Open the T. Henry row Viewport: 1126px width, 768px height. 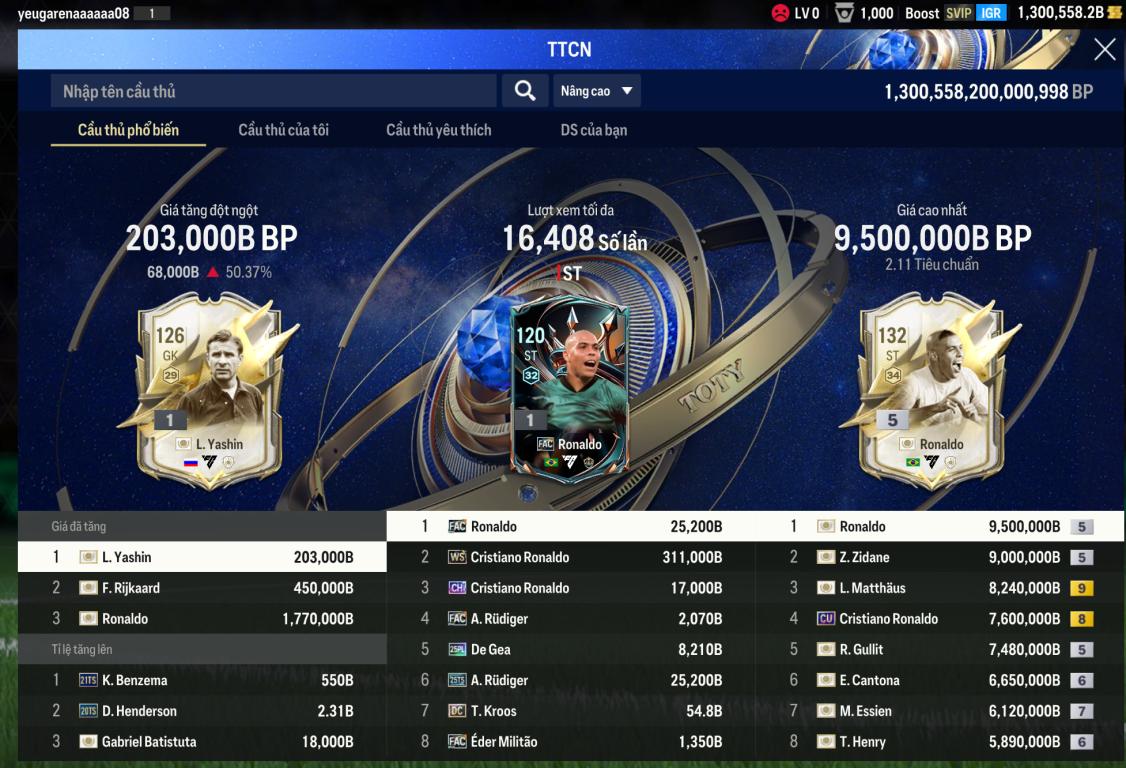click(x=939, y=742)
